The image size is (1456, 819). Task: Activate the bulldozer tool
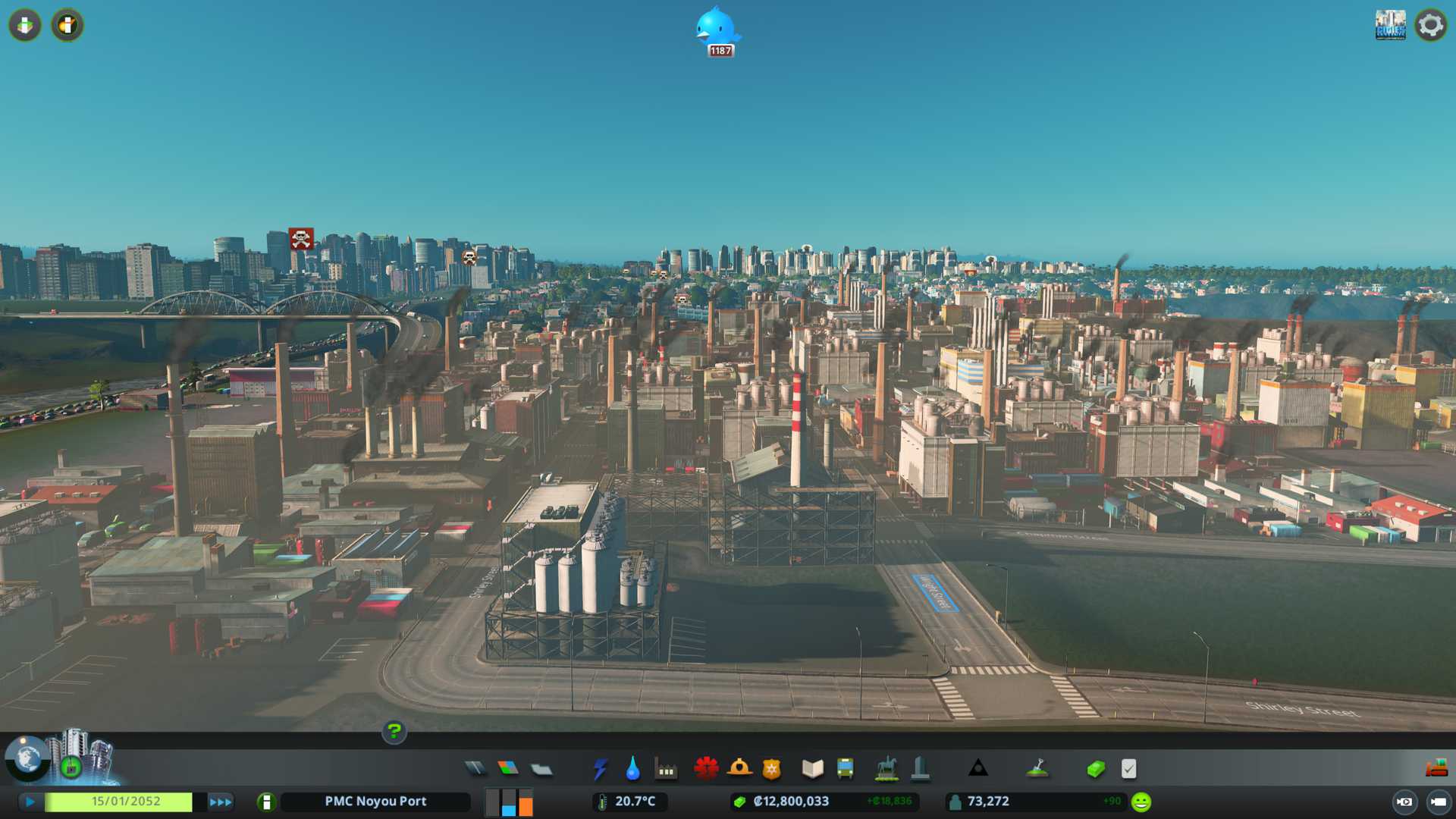pyautogui.click(x=1436, y=769)
